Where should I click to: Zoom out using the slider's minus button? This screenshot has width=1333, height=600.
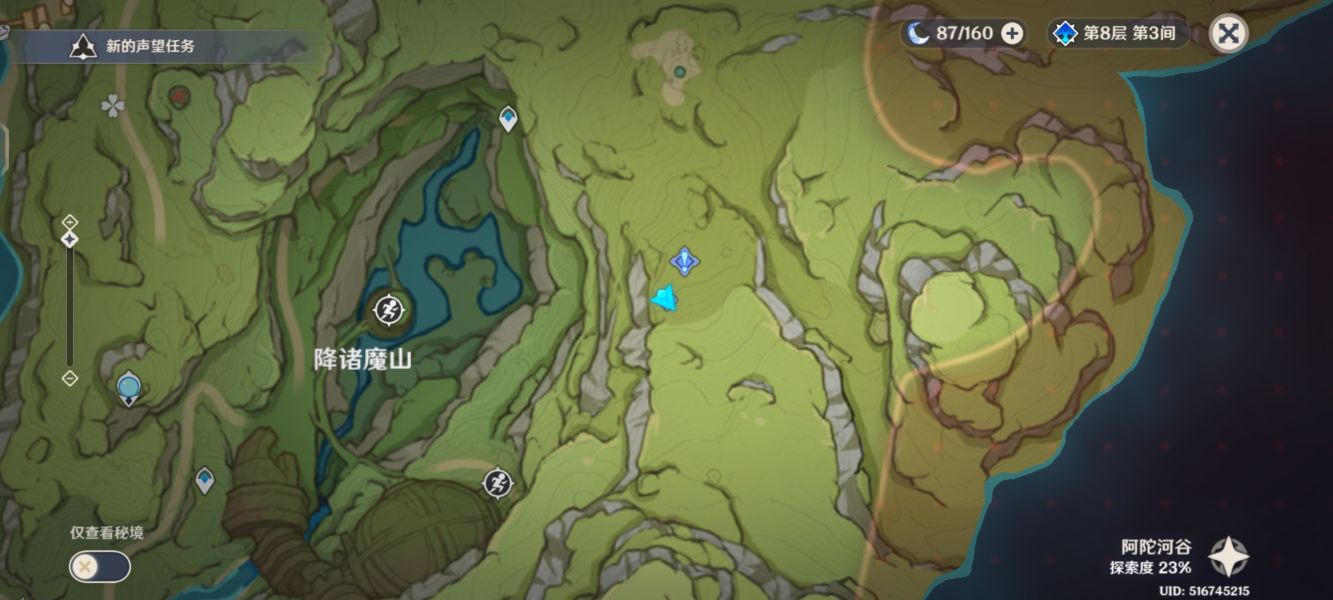coord(70,378)
